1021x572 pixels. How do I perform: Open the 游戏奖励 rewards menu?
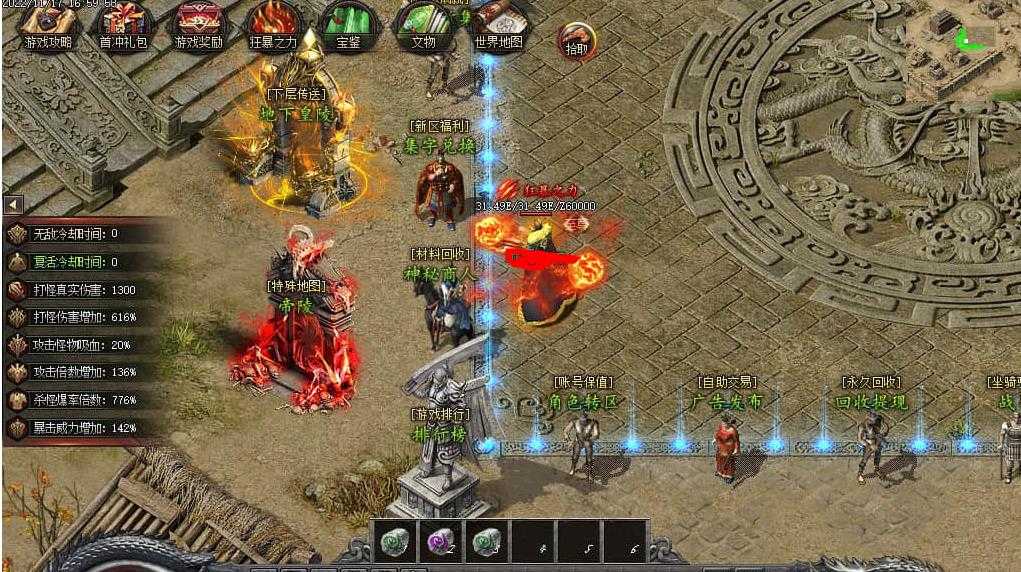(199, 25)
